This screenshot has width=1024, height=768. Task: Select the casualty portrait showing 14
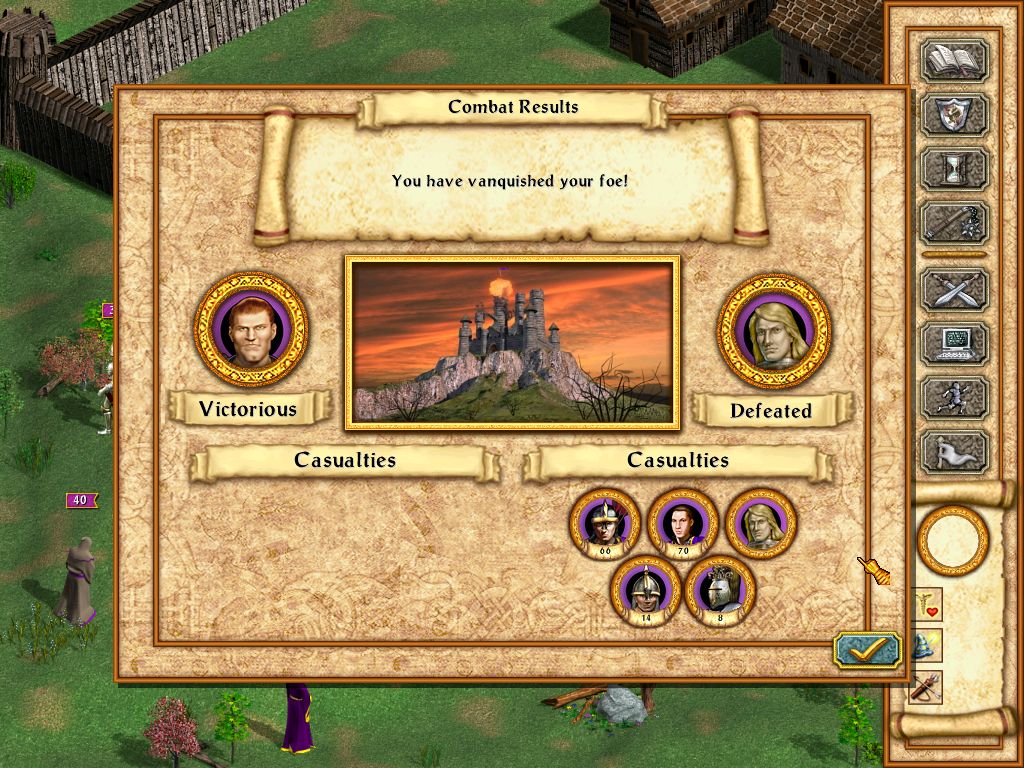[645, 591]
